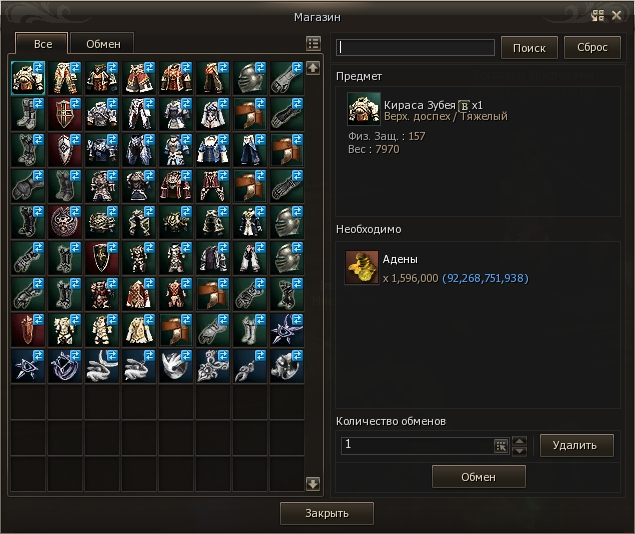The height and width of the screenshot is (534, 635).
Task: Click the item list scroll-up arrow
Action: (313, 68)
